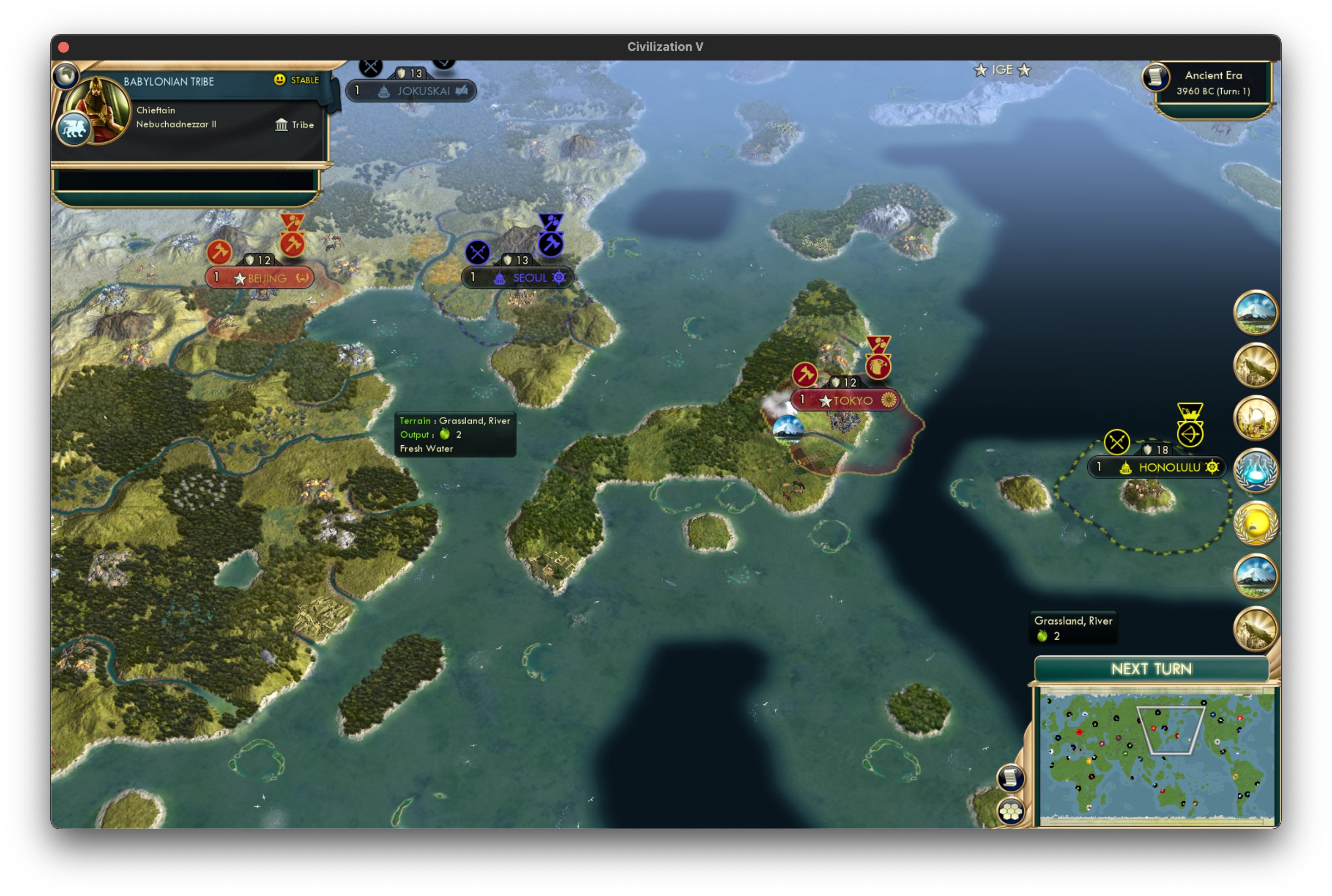Expand the Ancient Era turn panel

(x=1212, y=83)
